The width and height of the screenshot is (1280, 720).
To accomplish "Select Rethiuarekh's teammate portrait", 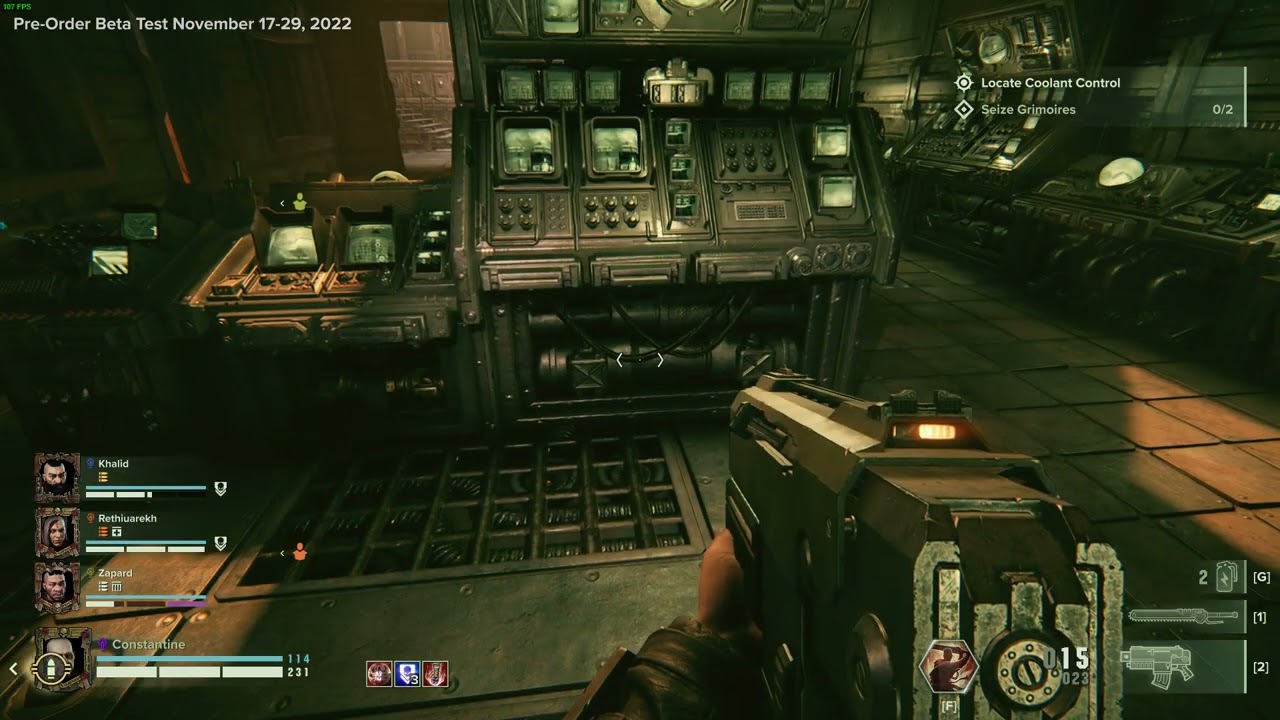I will [57, 532].
